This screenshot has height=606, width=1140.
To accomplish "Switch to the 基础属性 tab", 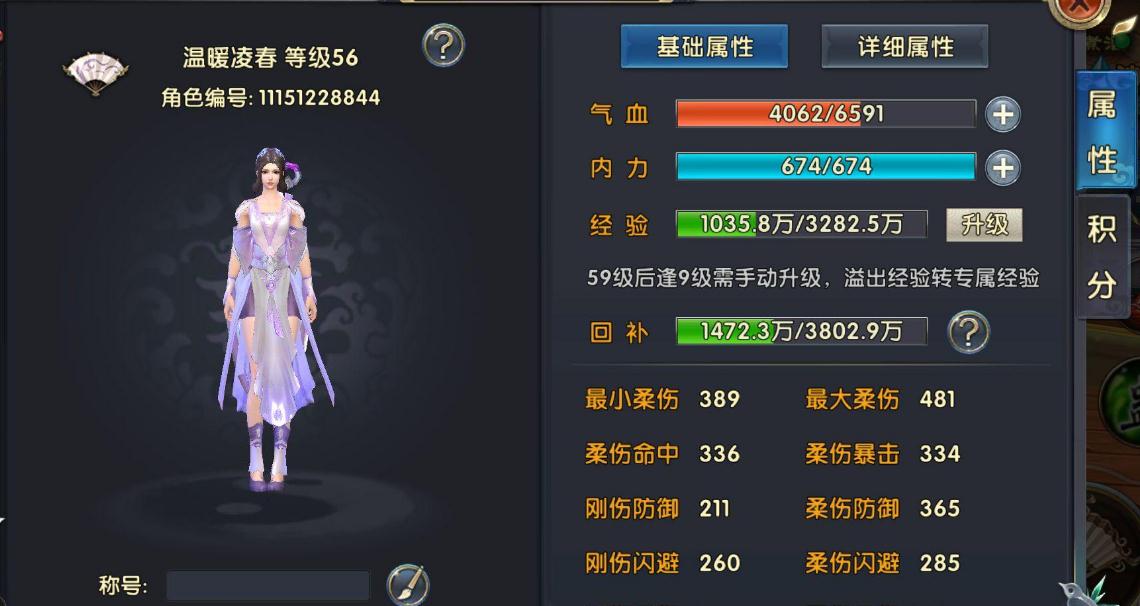I will (x=704, y=47).
